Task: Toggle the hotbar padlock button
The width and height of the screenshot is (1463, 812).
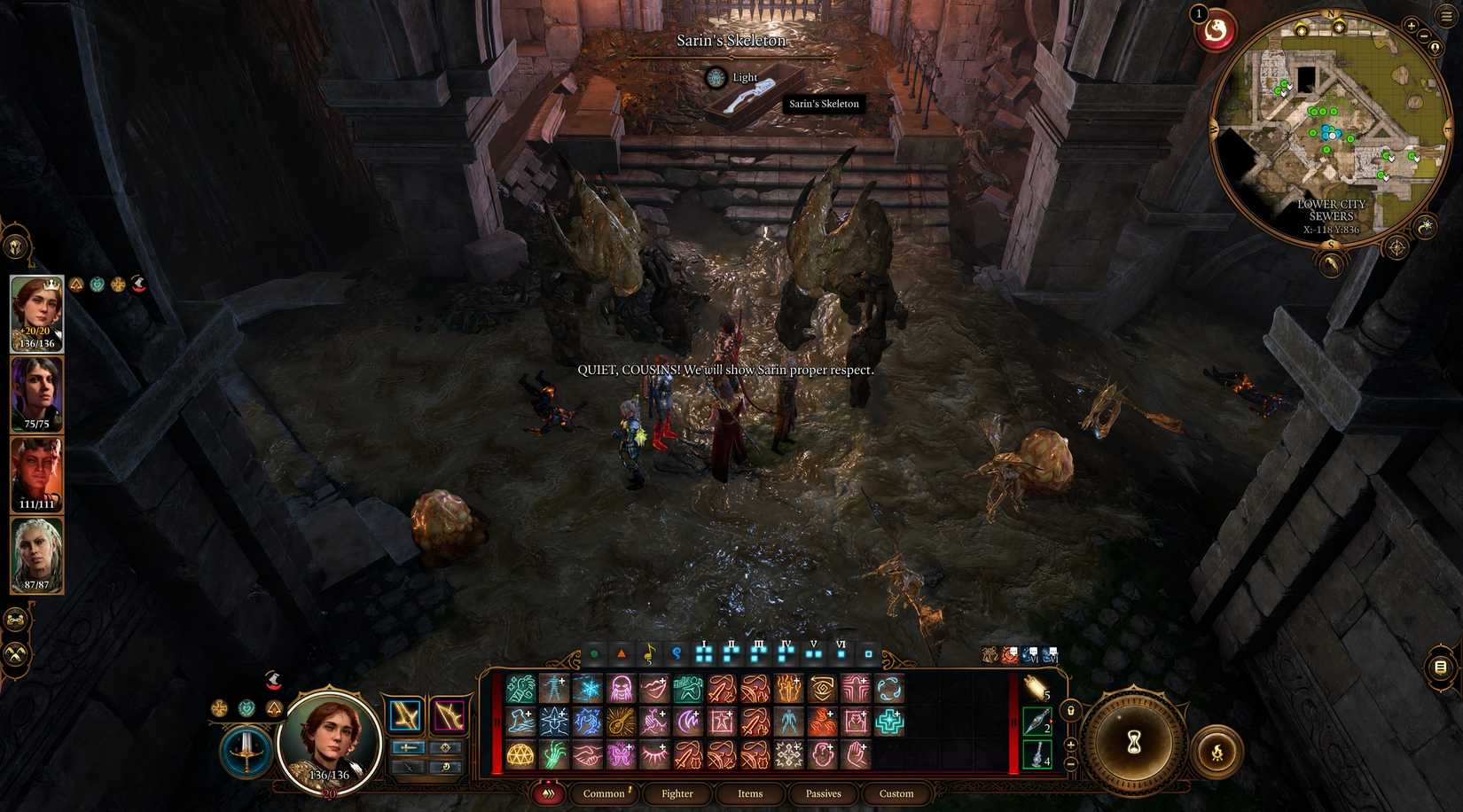Action: [1070, 711]
